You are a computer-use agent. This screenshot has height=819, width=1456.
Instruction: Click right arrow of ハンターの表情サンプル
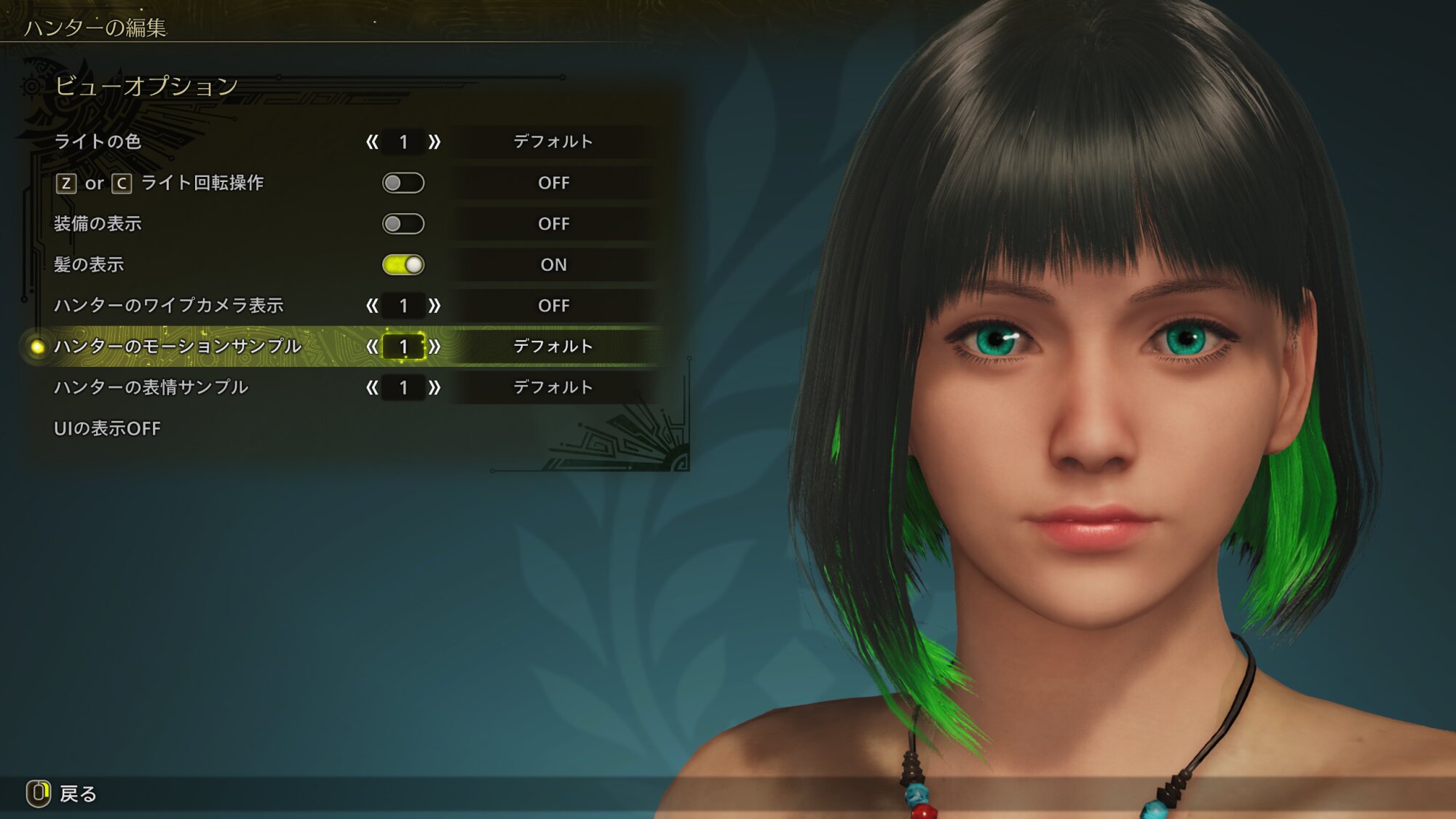click(435, 387)
